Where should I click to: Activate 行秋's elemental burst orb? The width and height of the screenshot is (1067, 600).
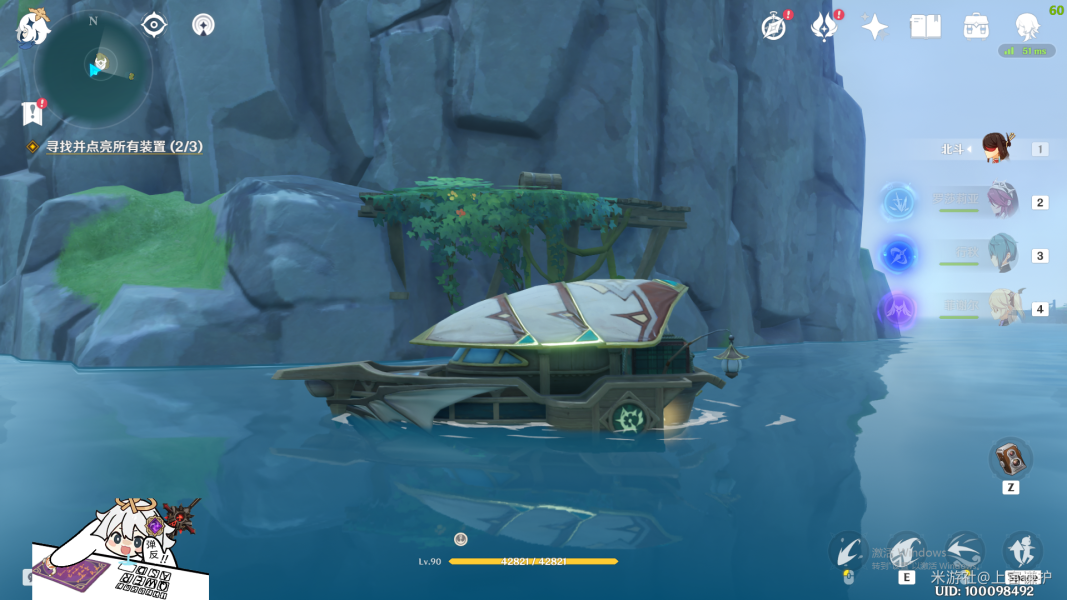point(899,255)
